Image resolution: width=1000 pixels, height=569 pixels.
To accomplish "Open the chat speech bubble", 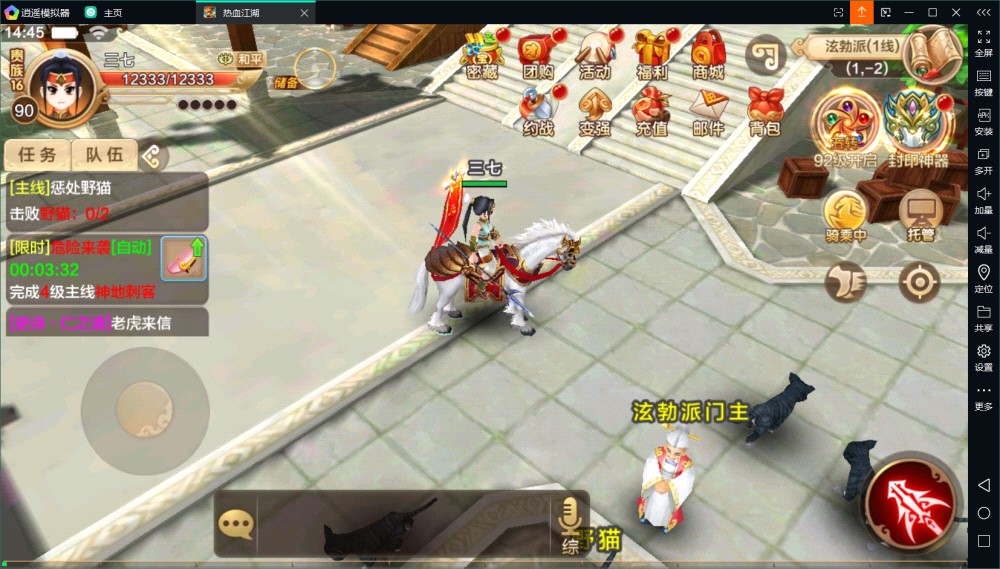I will tap(236, 524).
